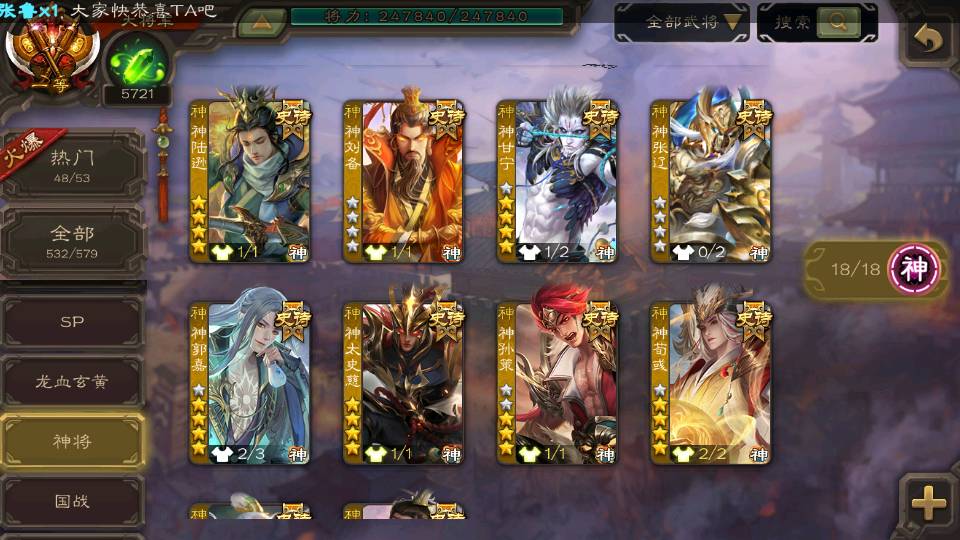
Task: Switch to the 全部 heroes tab
Action: [x=72, y=241]
